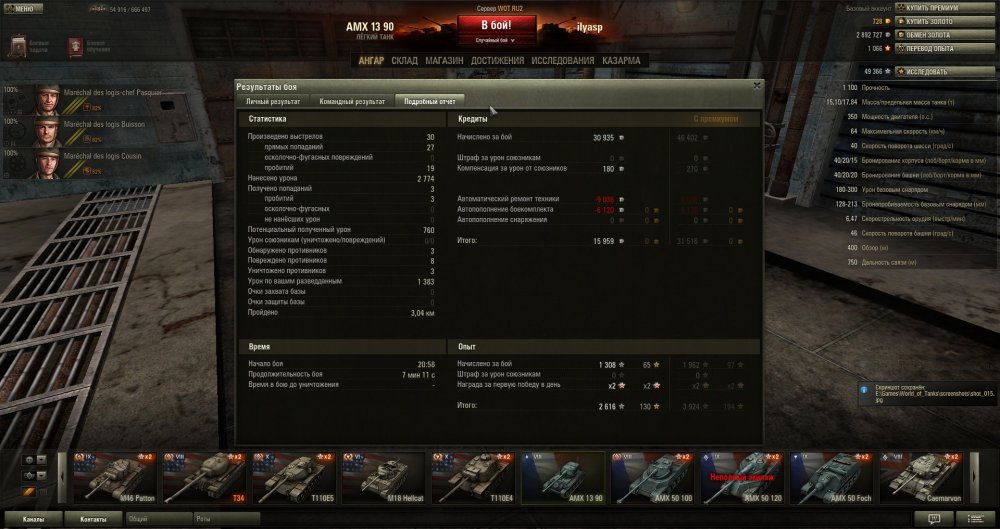Select the M46 Patton tank in carousel
Screen dimensions: 1000x529
[115, 477]
